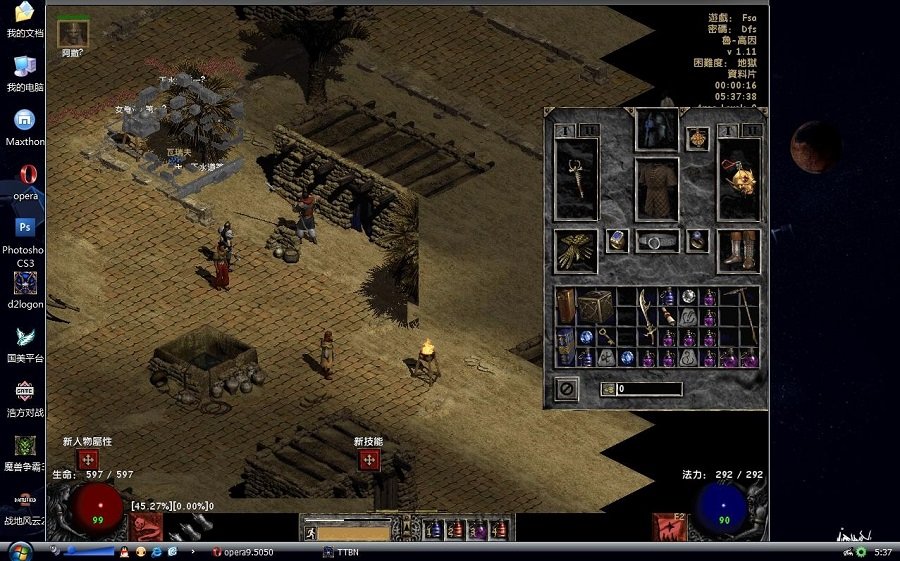900x561 pixels.
Task: Select the equipped belt slot
Action: point(656,241)
